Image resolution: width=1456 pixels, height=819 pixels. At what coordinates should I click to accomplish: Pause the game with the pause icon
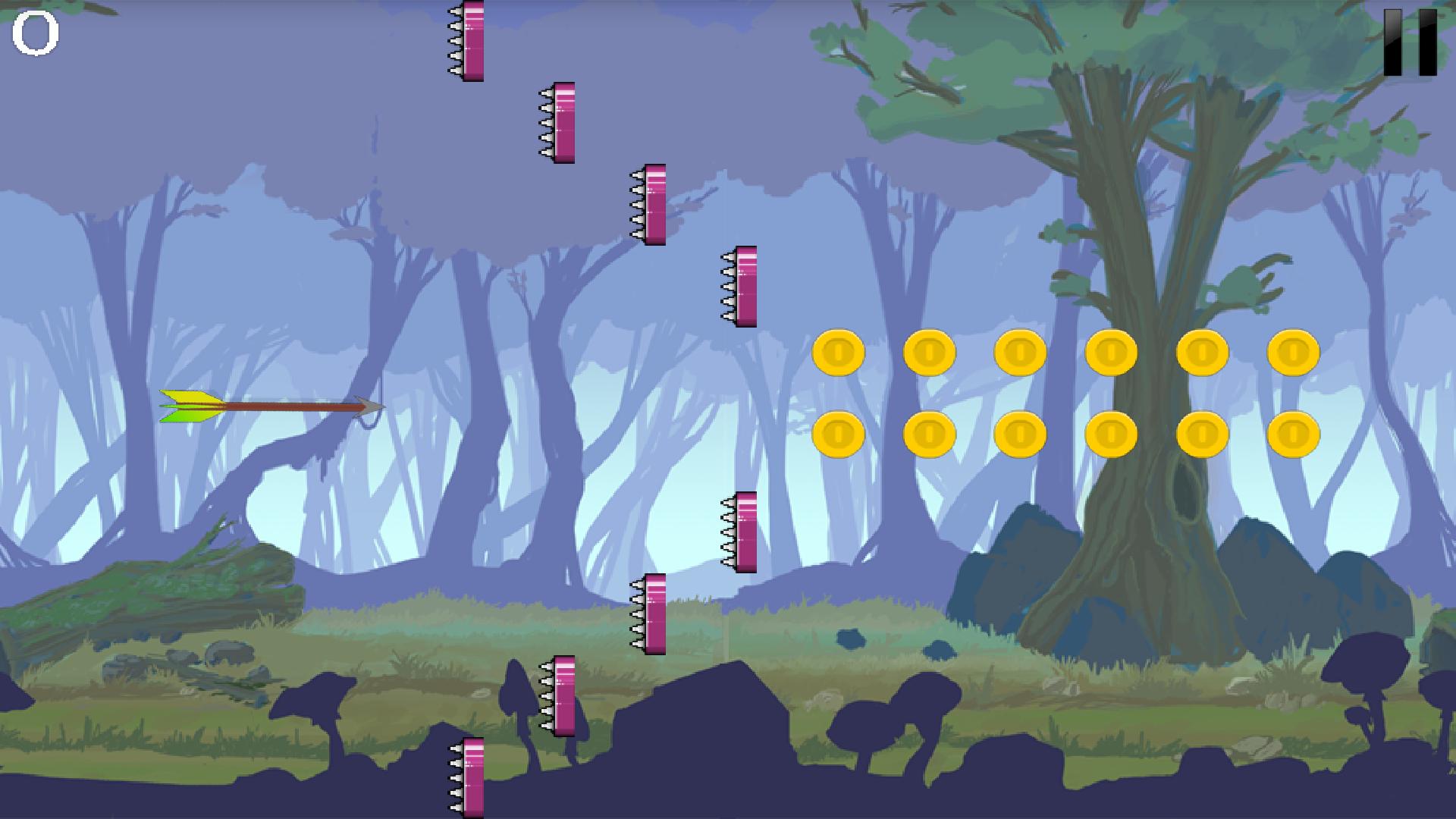pos(1410,42)
